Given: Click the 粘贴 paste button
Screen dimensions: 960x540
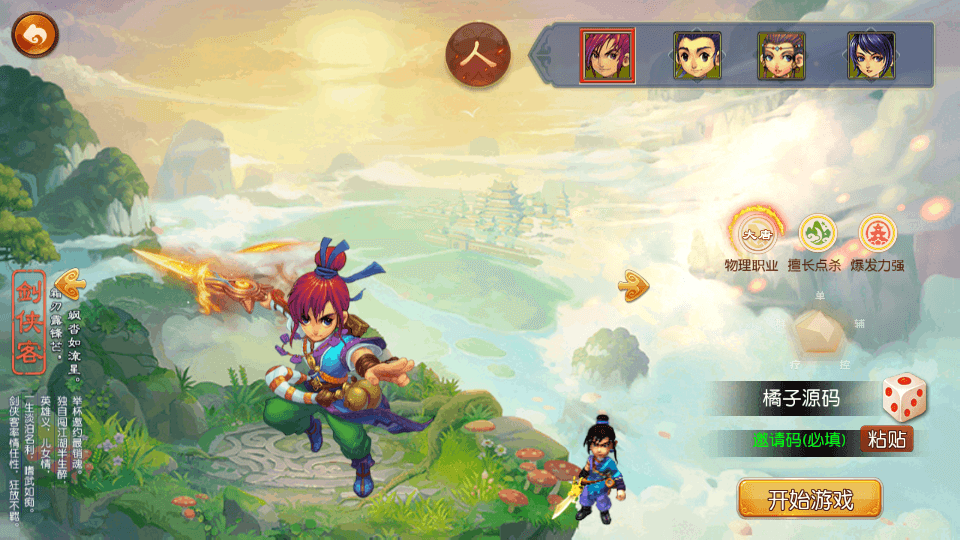Looking at the screenshot, I should [887, 439].
